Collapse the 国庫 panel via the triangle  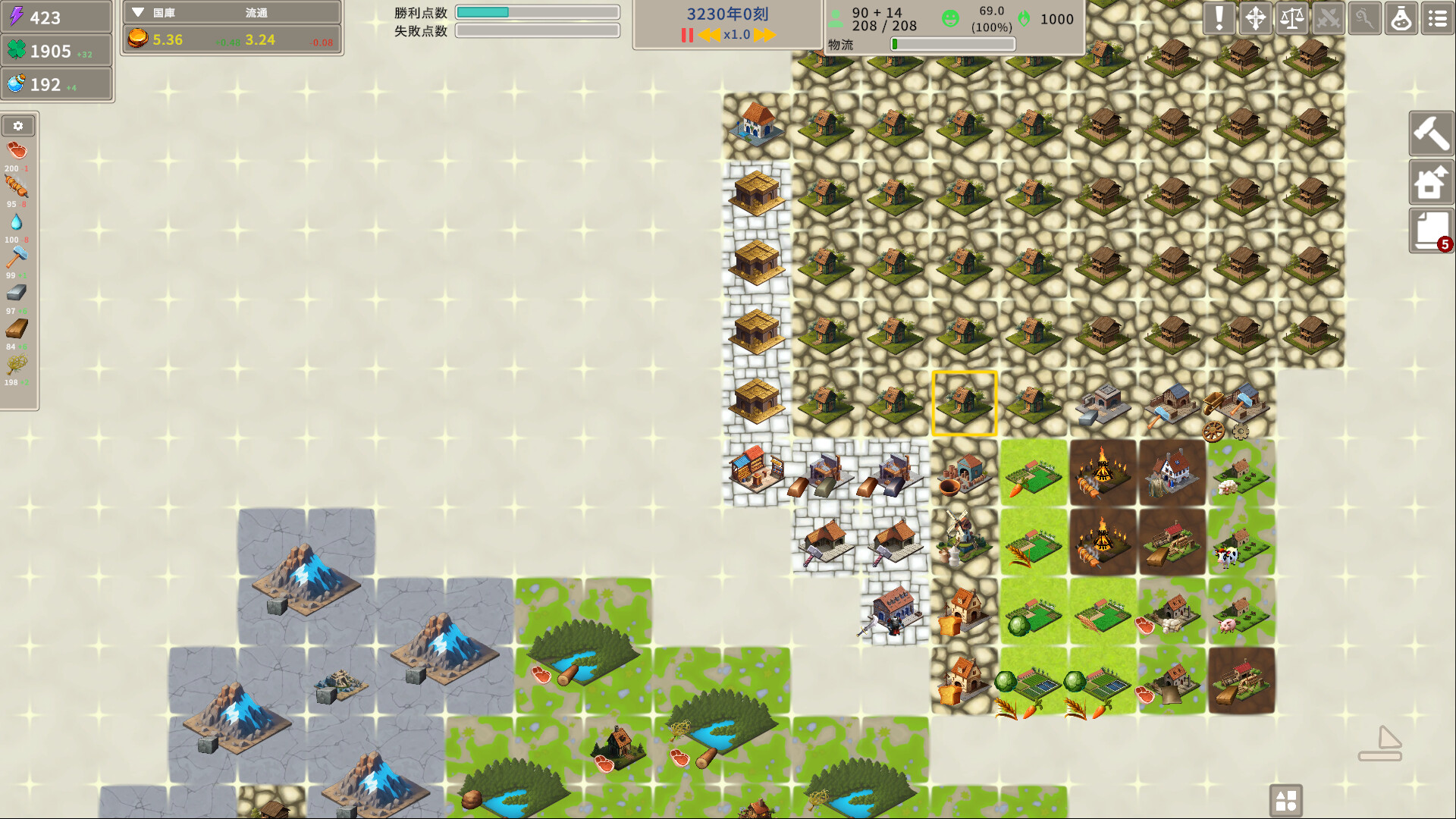point(137,11)
